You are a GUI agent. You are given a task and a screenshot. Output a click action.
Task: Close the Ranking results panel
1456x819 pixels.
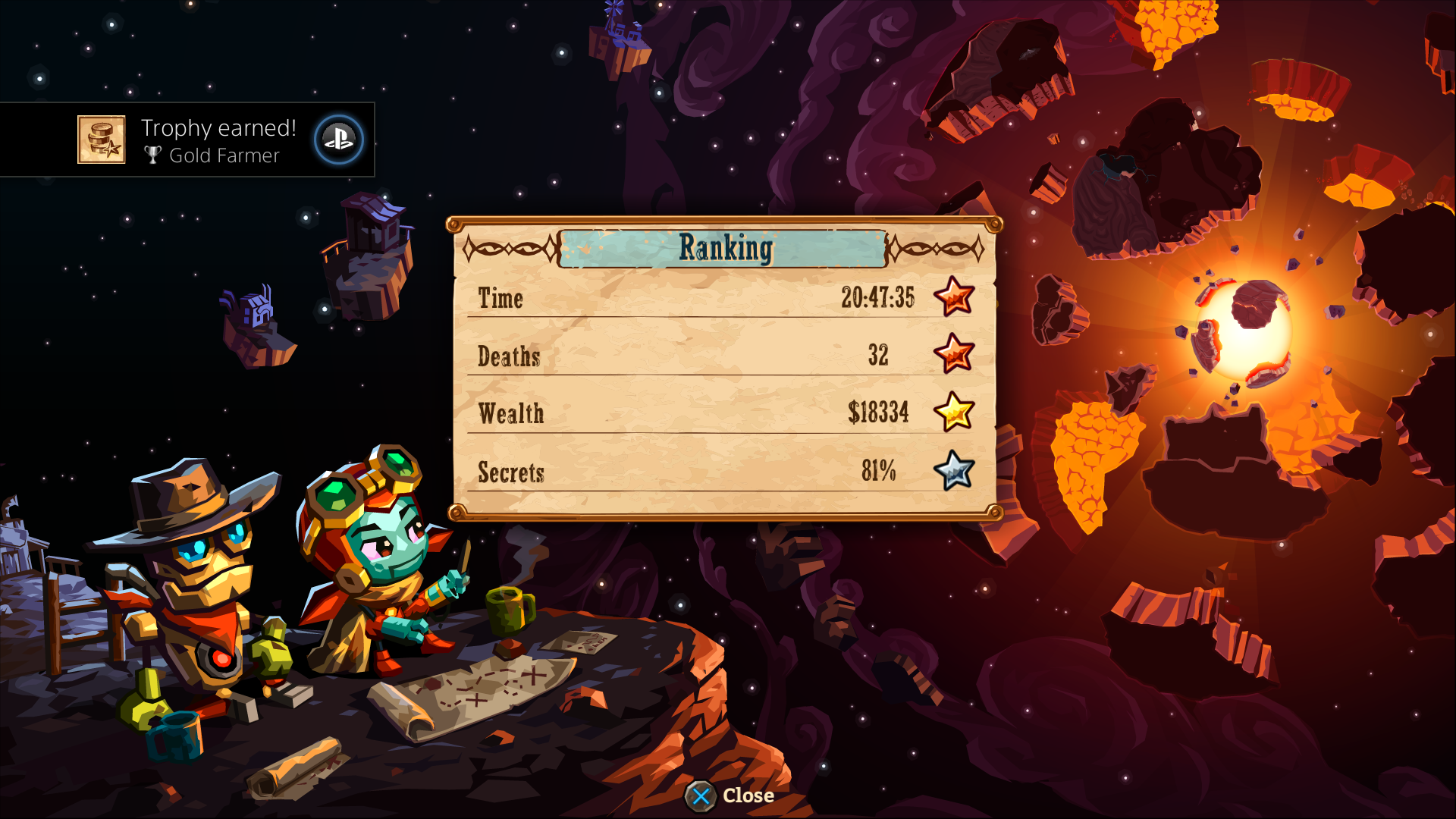point(729,795)
